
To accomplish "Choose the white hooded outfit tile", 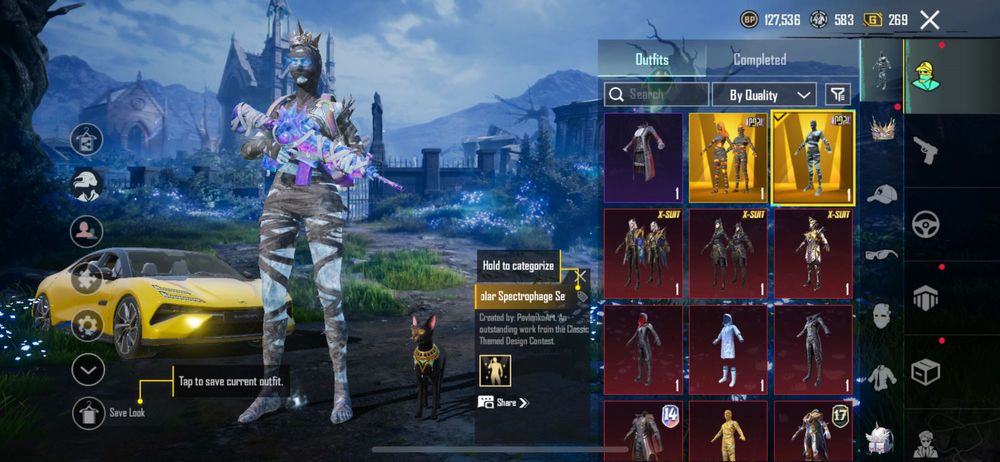I will point(728,349).
